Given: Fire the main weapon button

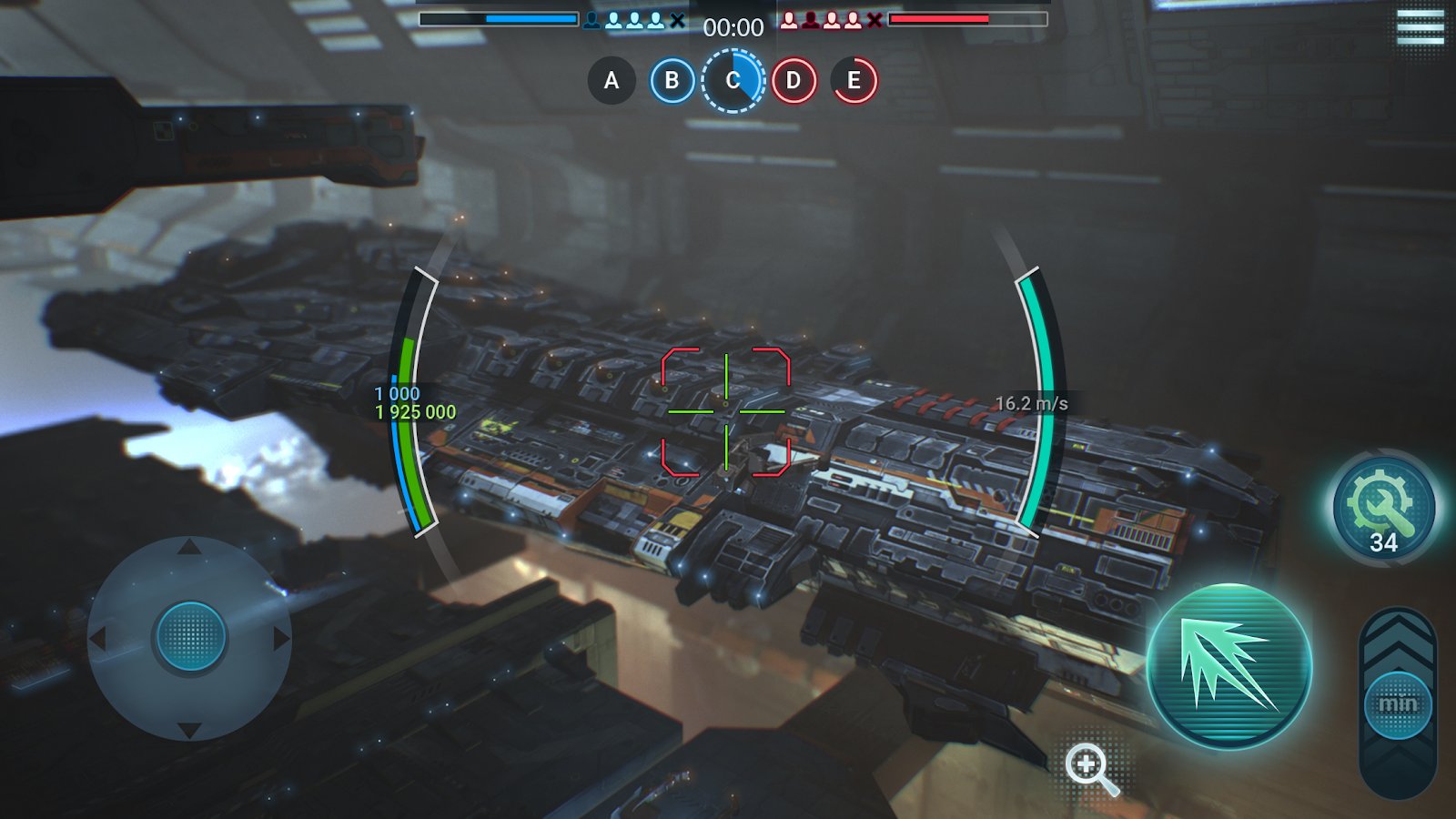Looking at the screenshot, I should click(x=1228, y=667).
